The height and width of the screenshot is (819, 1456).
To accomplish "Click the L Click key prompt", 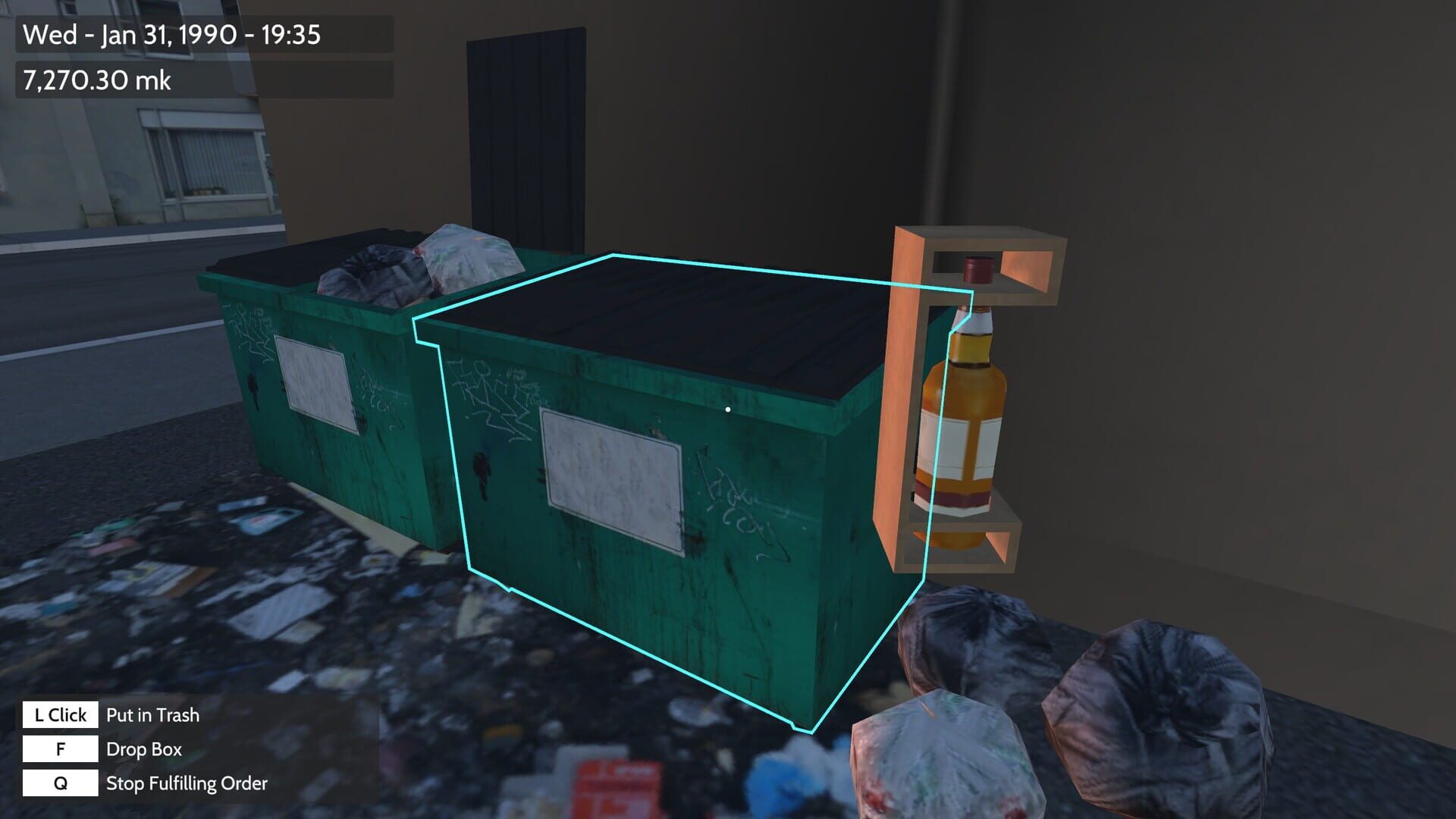I will (x=59, y=714).
